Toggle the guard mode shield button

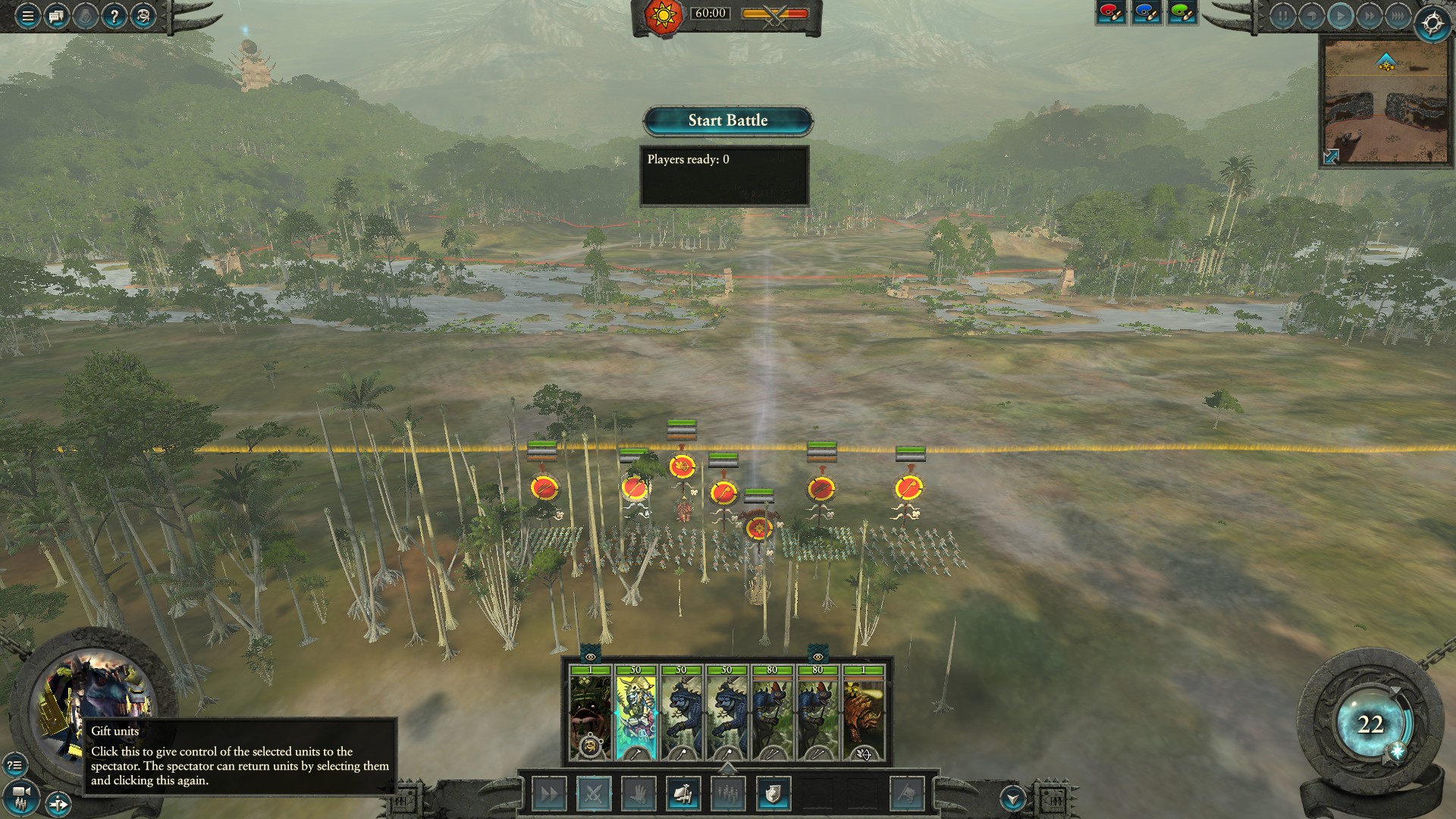click(773, 794)
